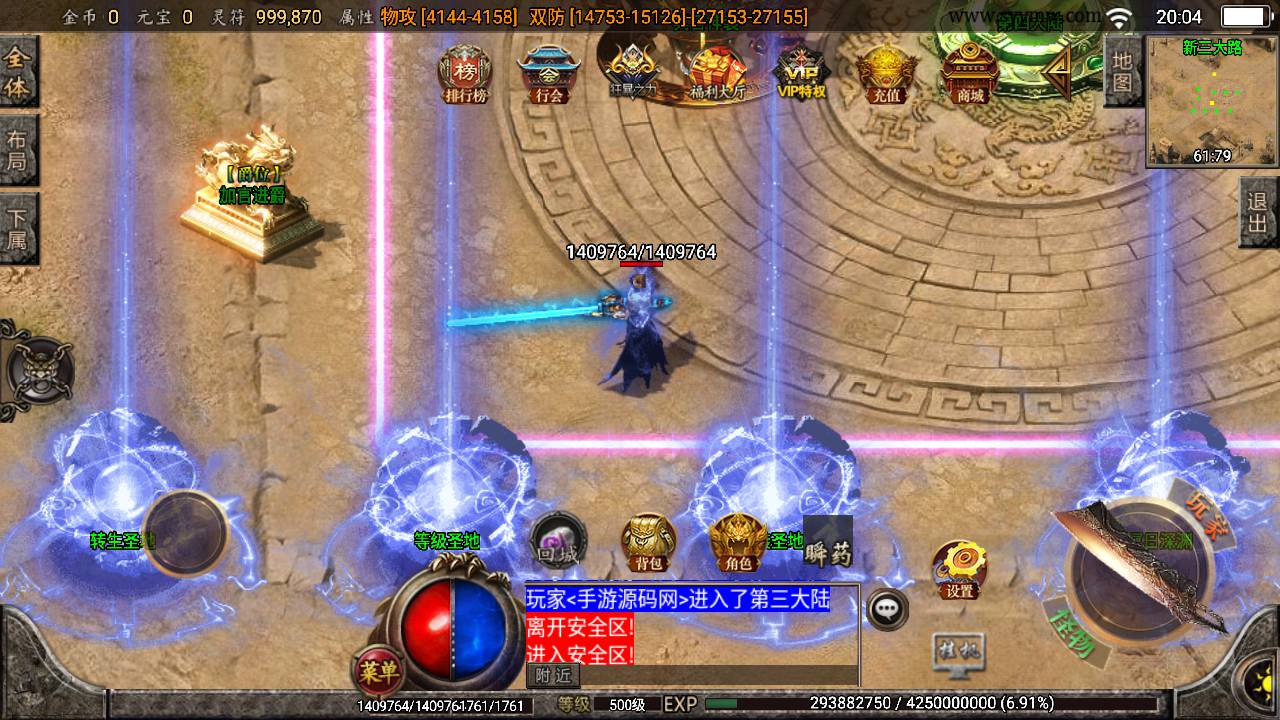Image resolution: width=1280 pixels, height=720 pixels.
Task: Open the 排行榜 ranking board
Action: point(465,72)
